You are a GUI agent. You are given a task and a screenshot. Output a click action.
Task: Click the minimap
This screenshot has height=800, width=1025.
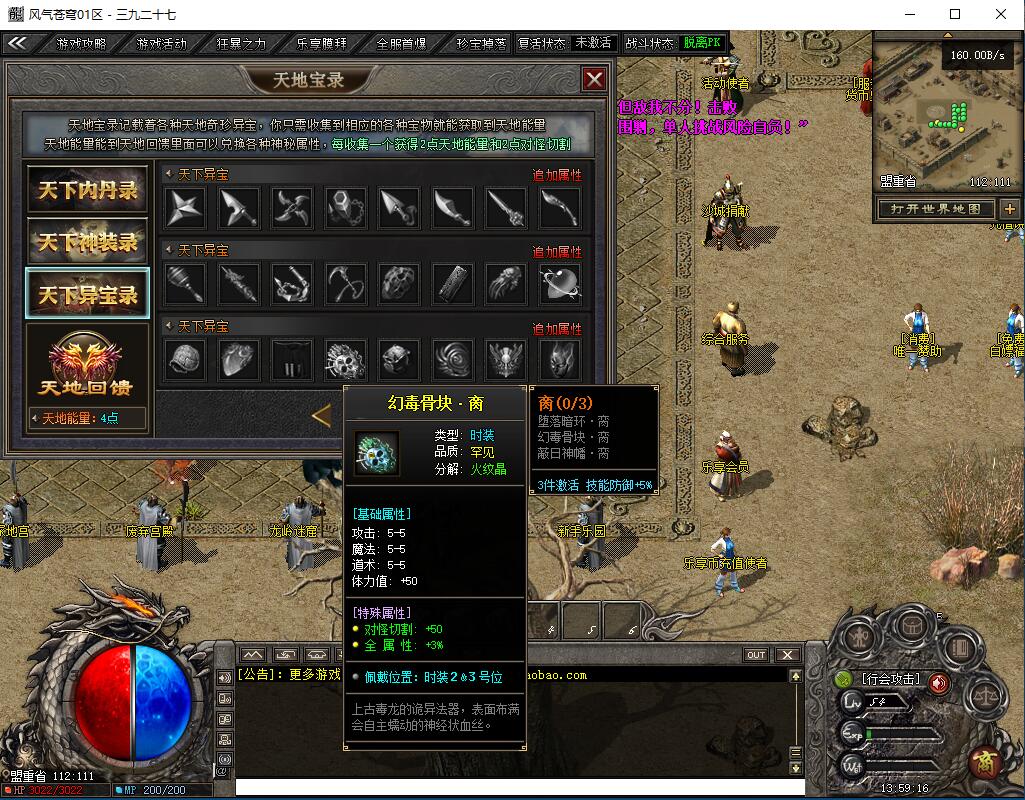[x=945, y=115]
